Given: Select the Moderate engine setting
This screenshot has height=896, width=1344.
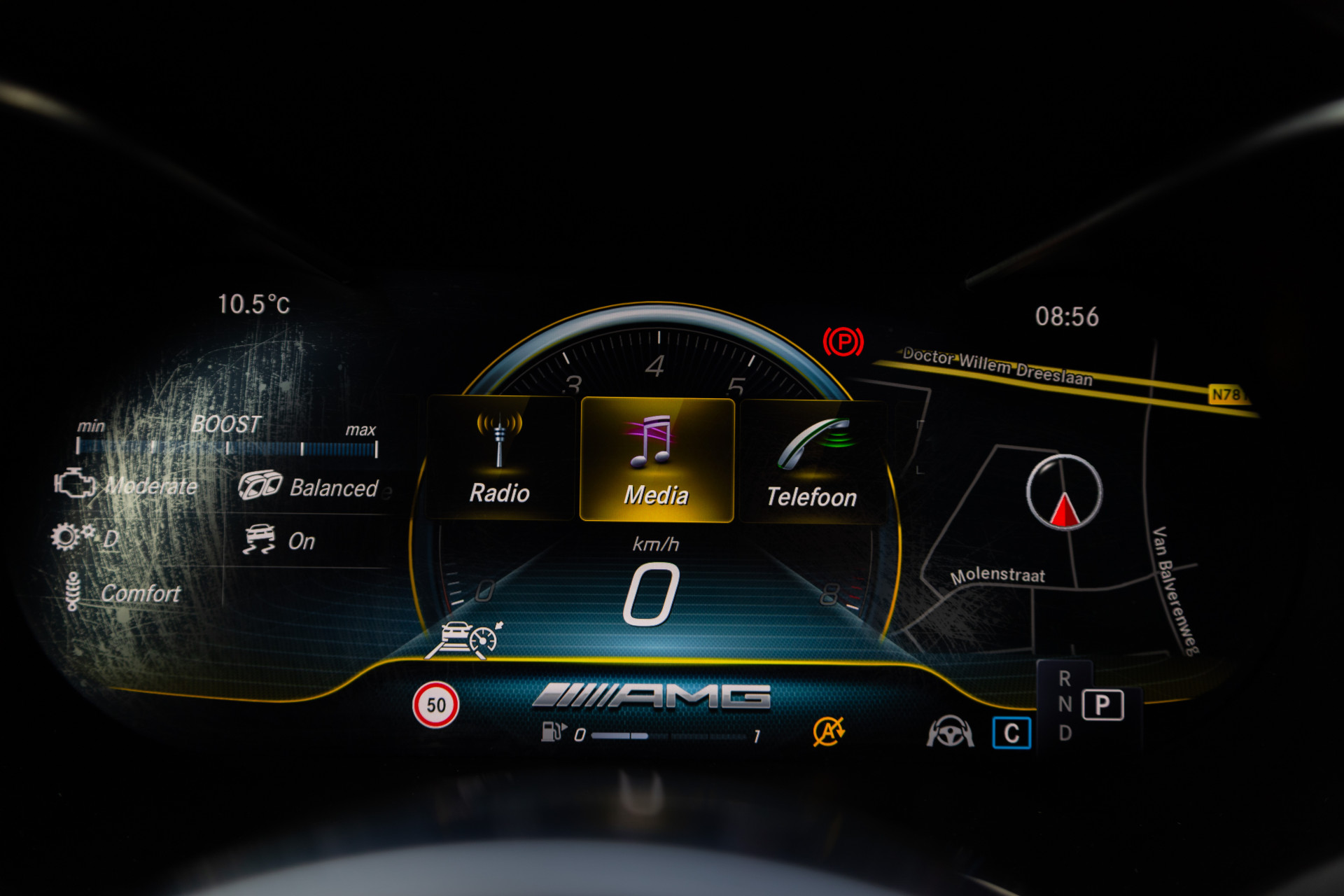Looking at the screenshot, I should click(x=150, y=486).
